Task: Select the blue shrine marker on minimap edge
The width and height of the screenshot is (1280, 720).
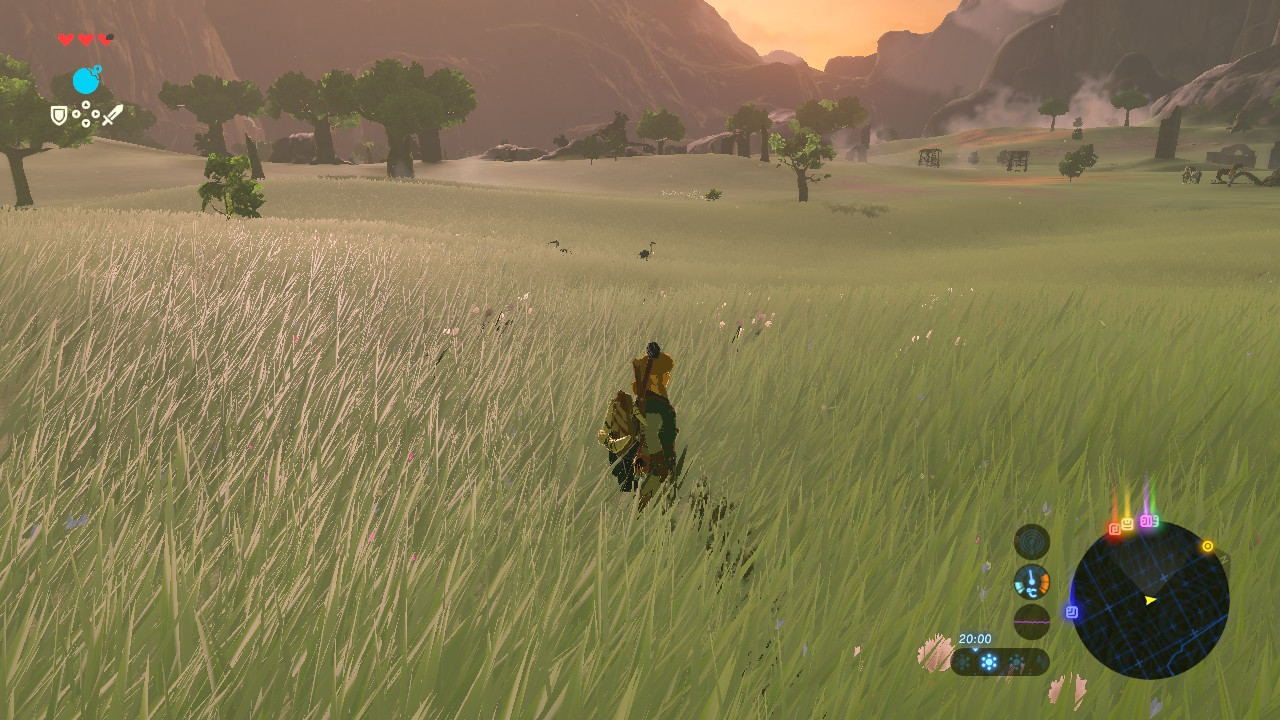Action: [x=1072, y=611]
